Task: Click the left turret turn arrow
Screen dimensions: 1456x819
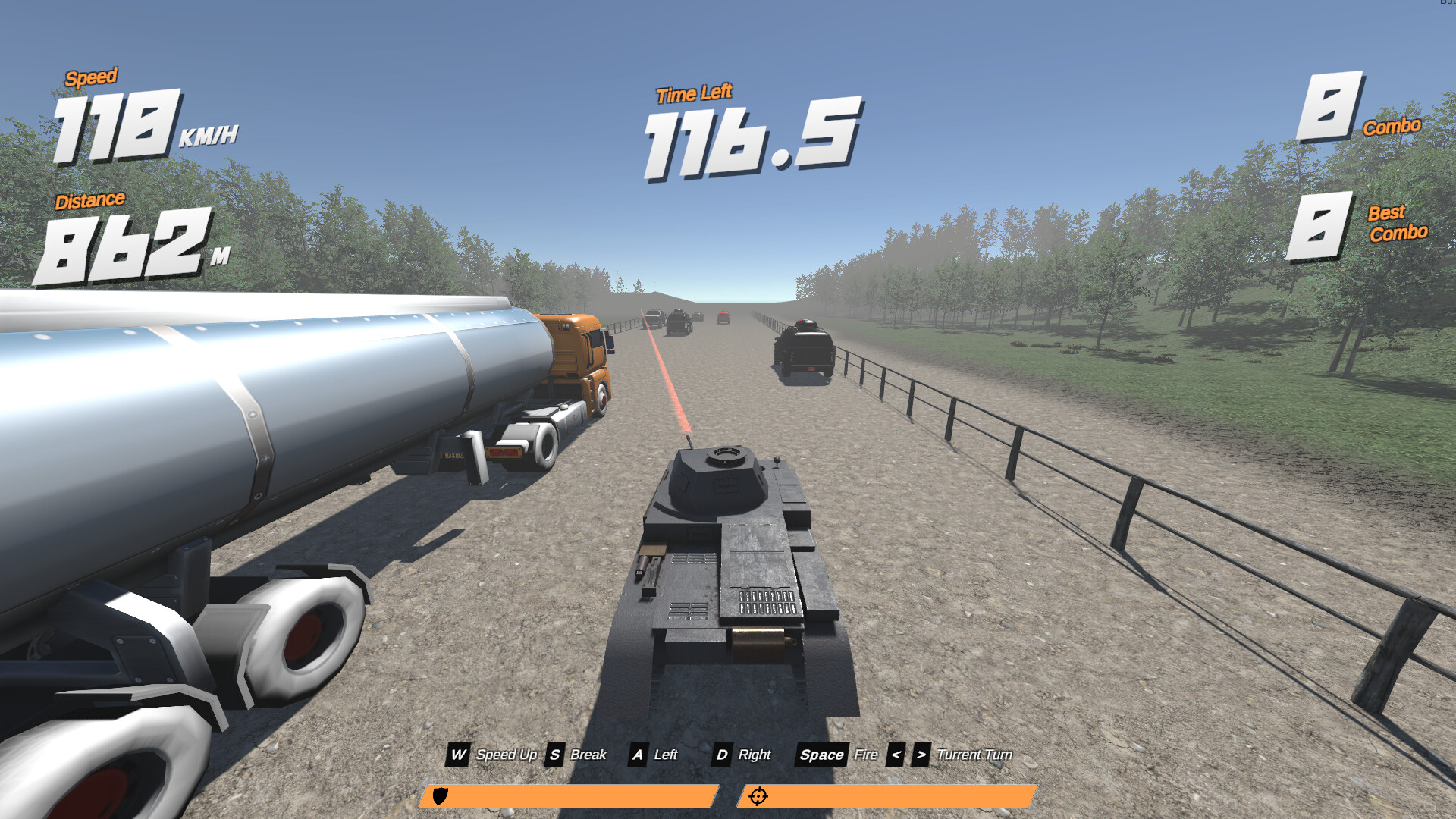Action: tap(897, 755)
